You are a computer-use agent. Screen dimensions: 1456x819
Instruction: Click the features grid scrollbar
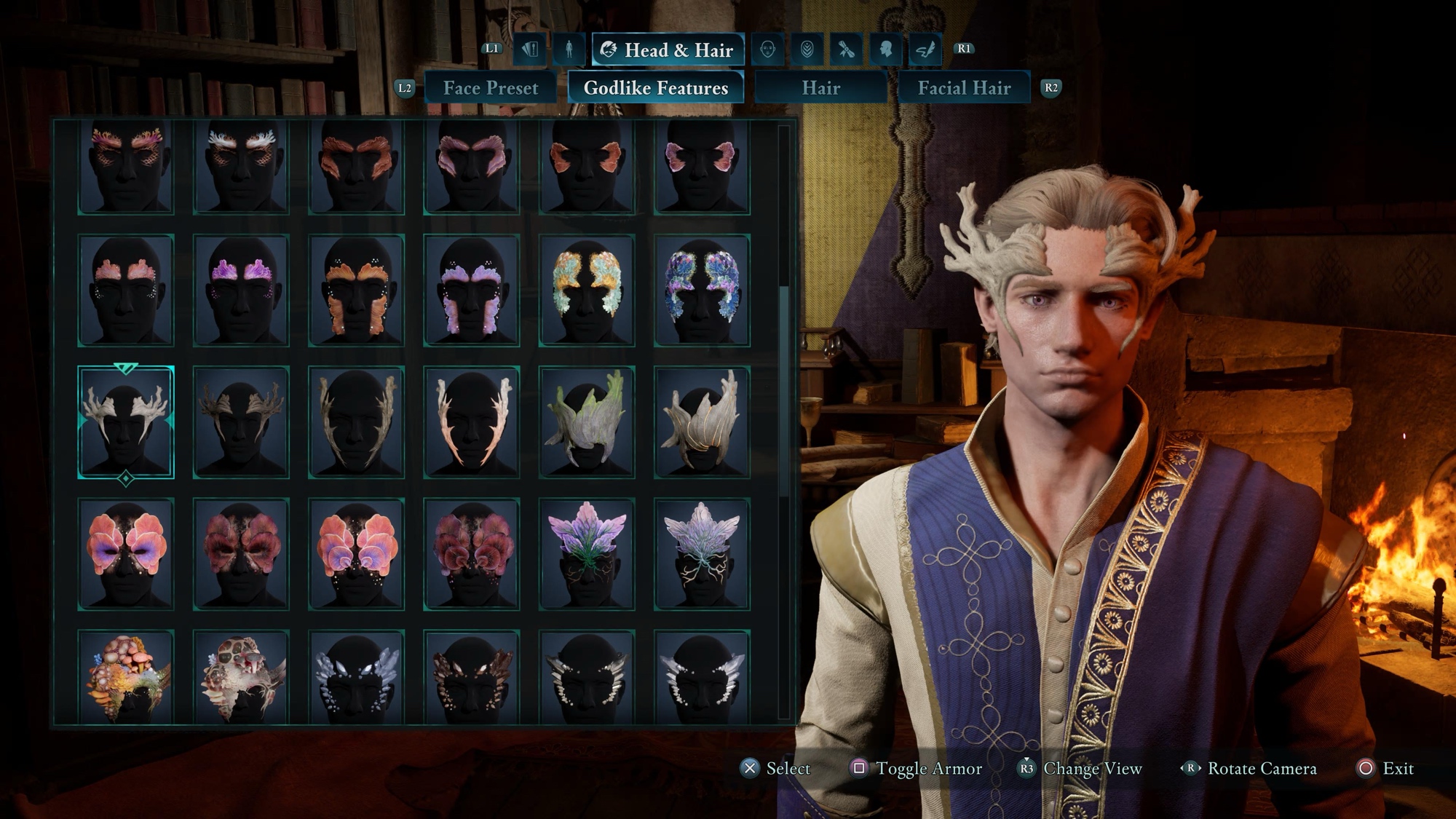(x=784, y=393)
